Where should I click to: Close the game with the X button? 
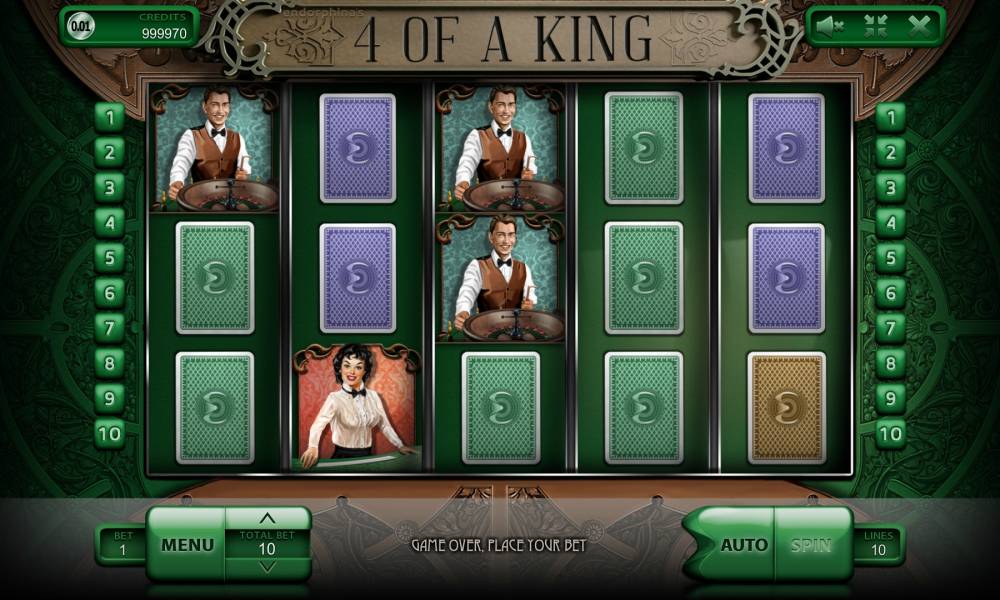click(x=920, y=27)
